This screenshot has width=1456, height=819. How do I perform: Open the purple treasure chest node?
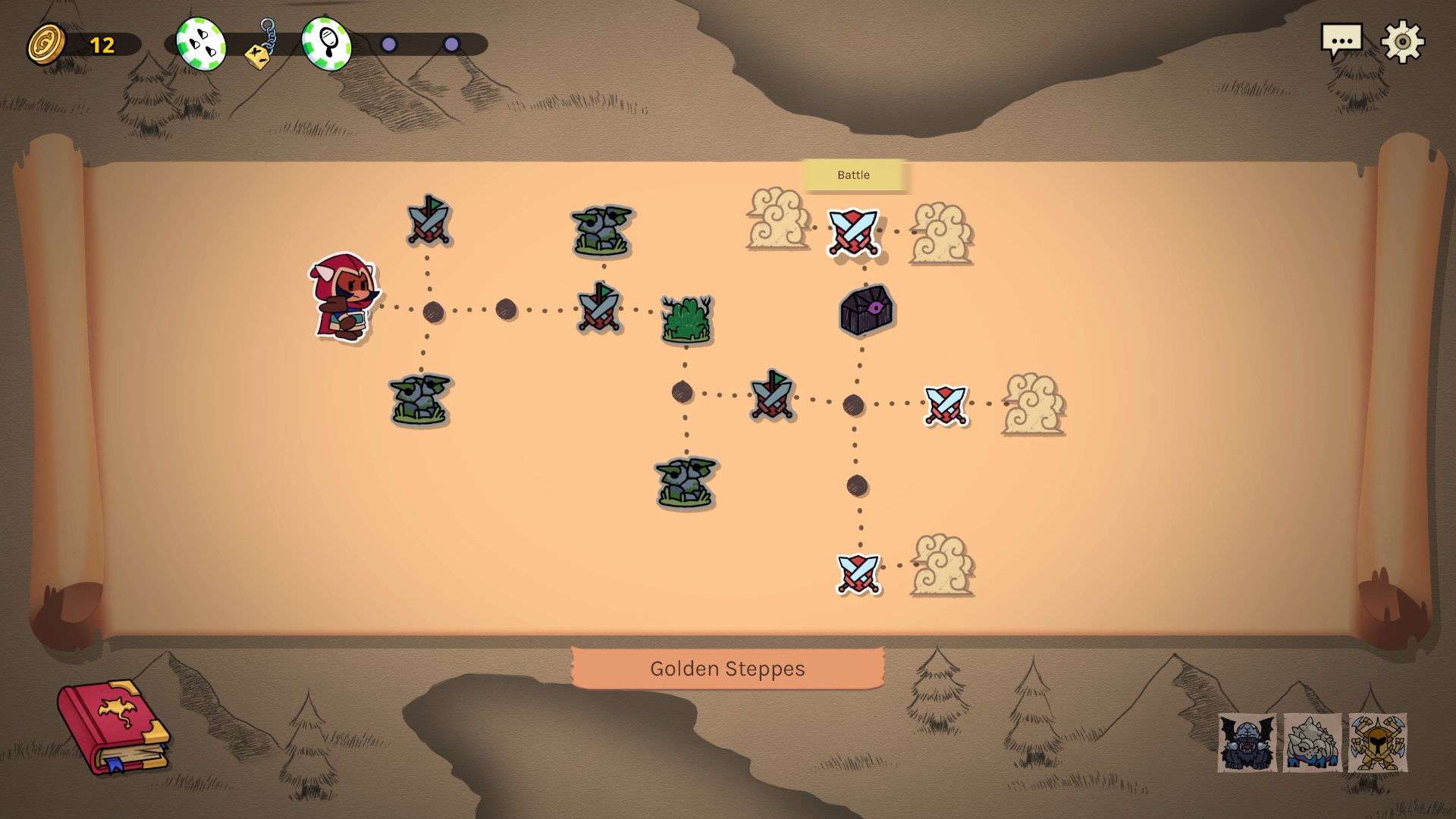[x=867, y=311]
